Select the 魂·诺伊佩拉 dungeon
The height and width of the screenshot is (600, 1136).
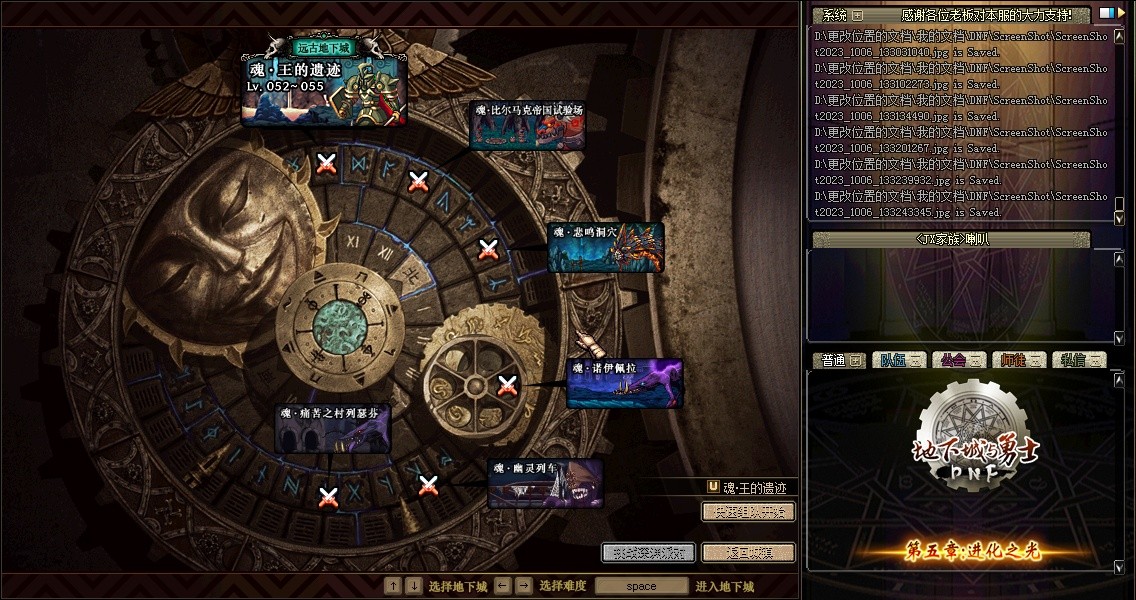(625, 385)
